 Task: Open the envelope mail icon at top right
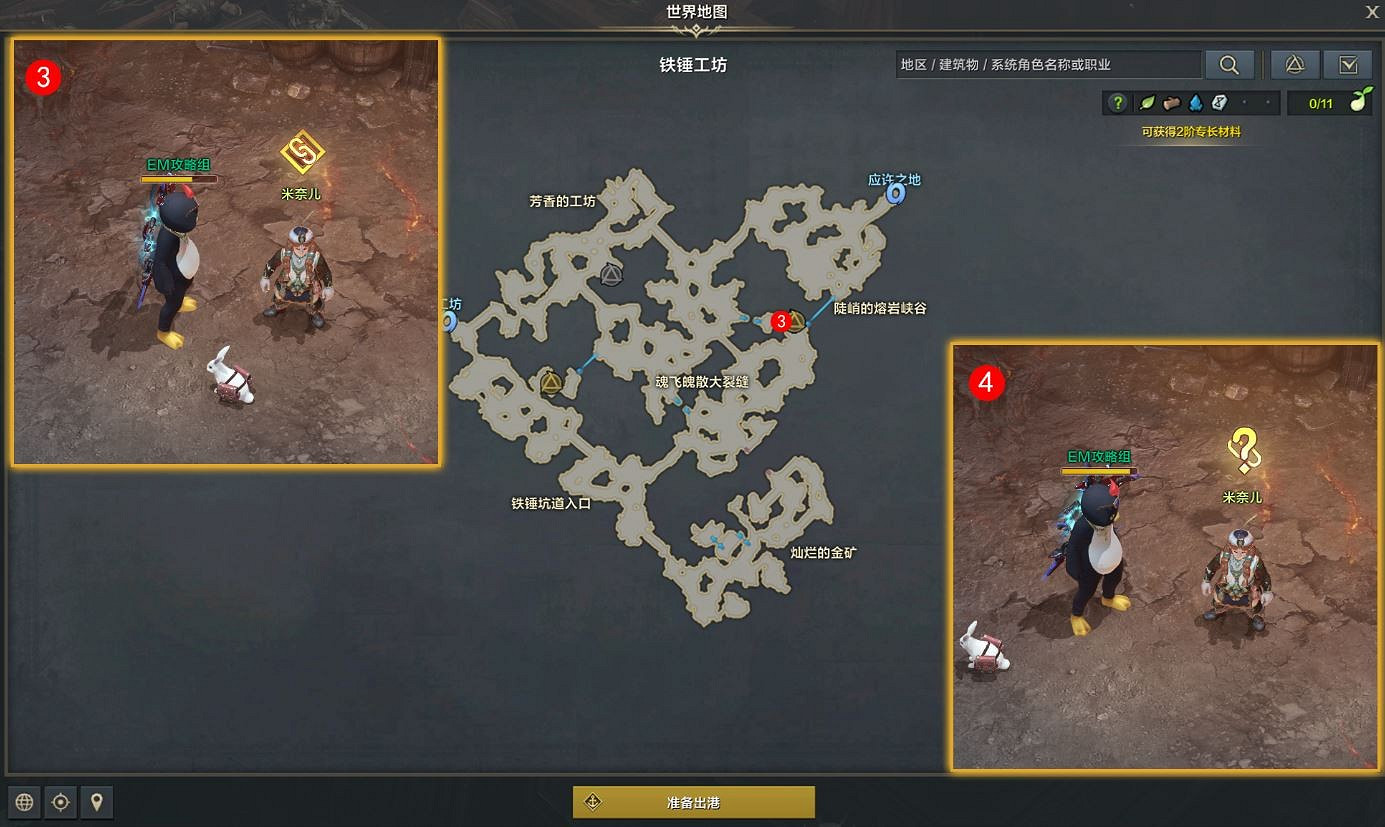click(x=1348, y=64)
